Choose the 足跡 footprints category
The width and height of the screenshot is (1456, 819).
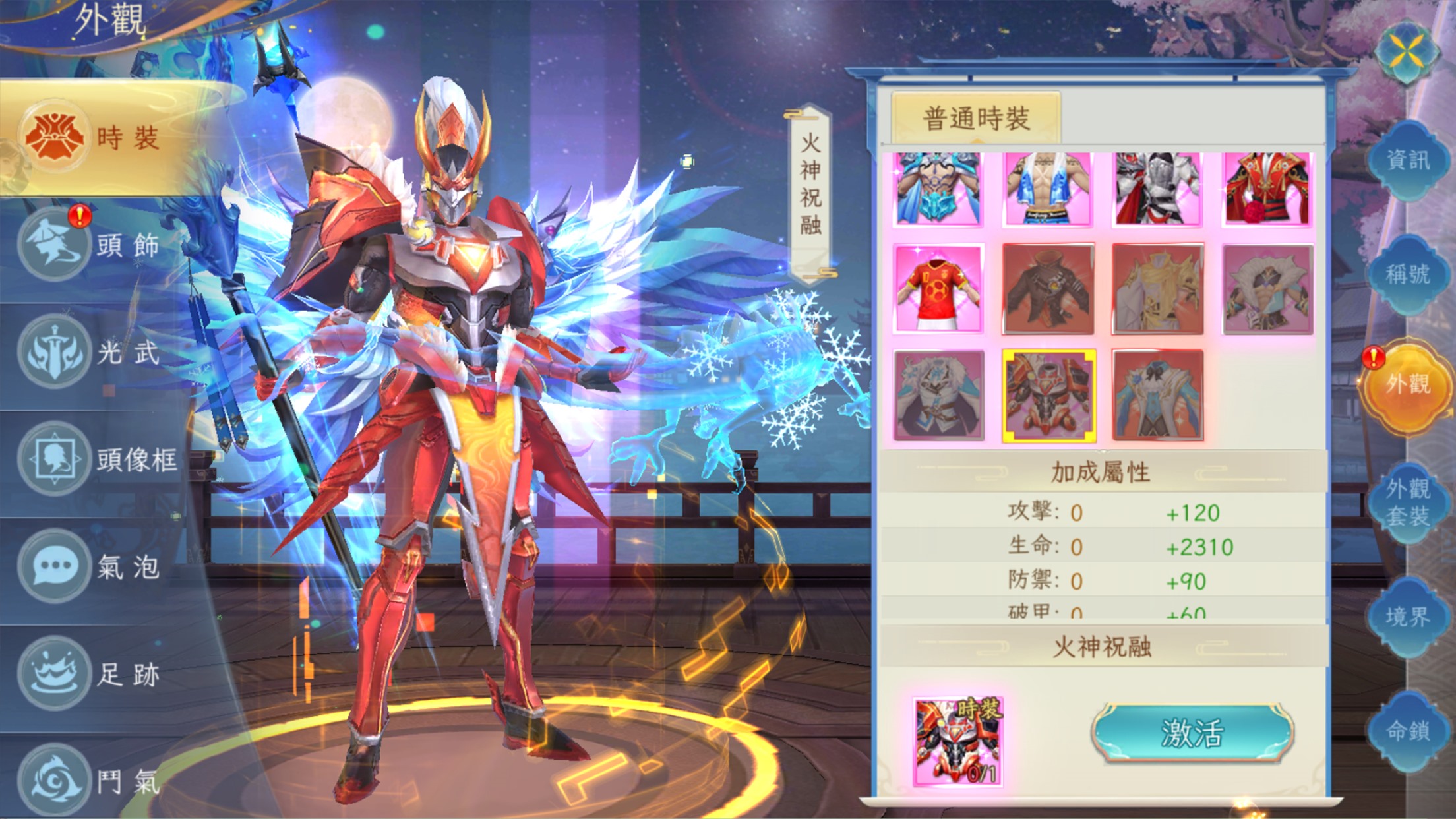pyautogui.click(x=99, y=674)
